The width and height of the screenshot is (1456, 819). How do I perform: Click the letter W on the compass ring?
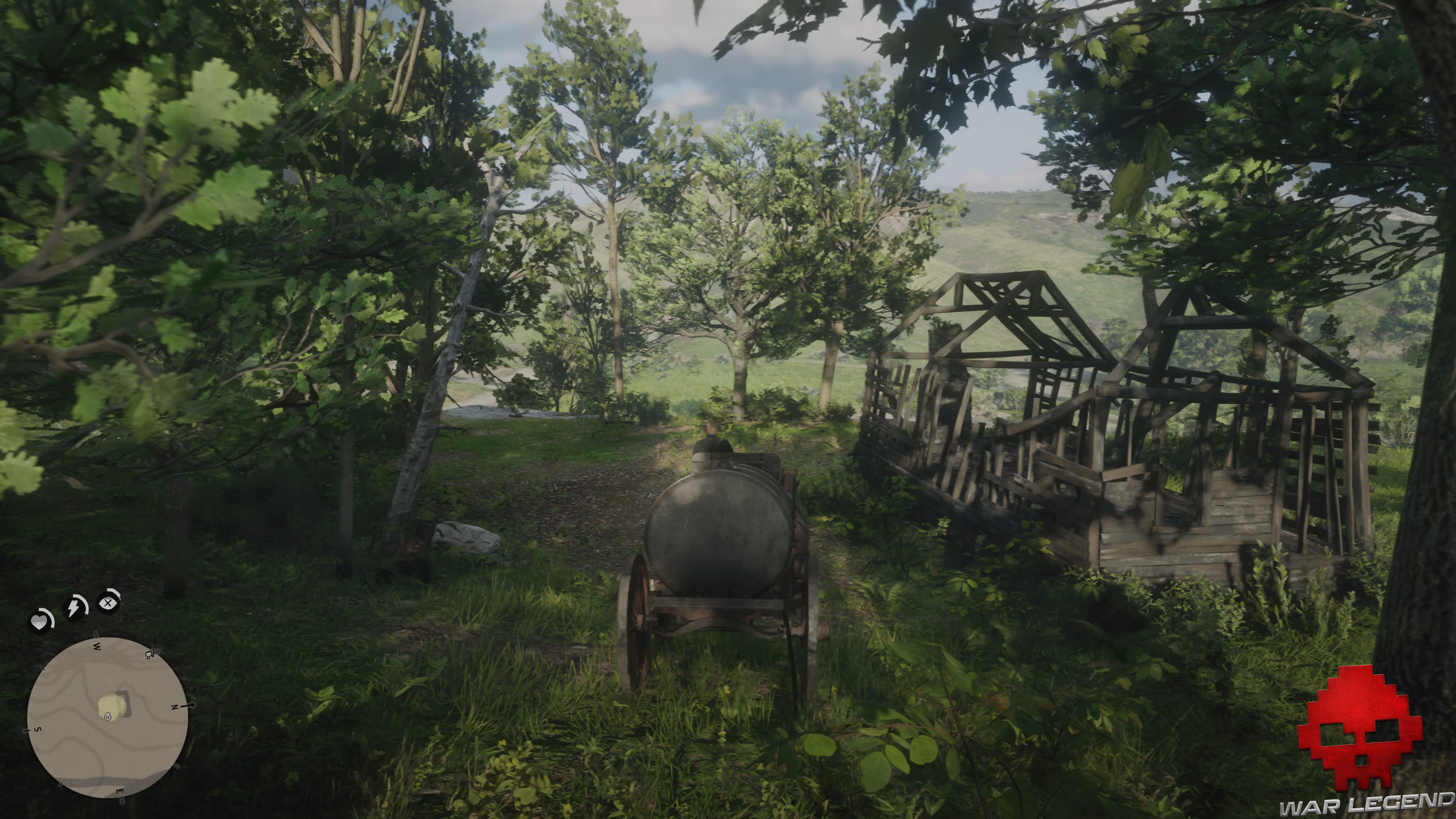[98, 646]
